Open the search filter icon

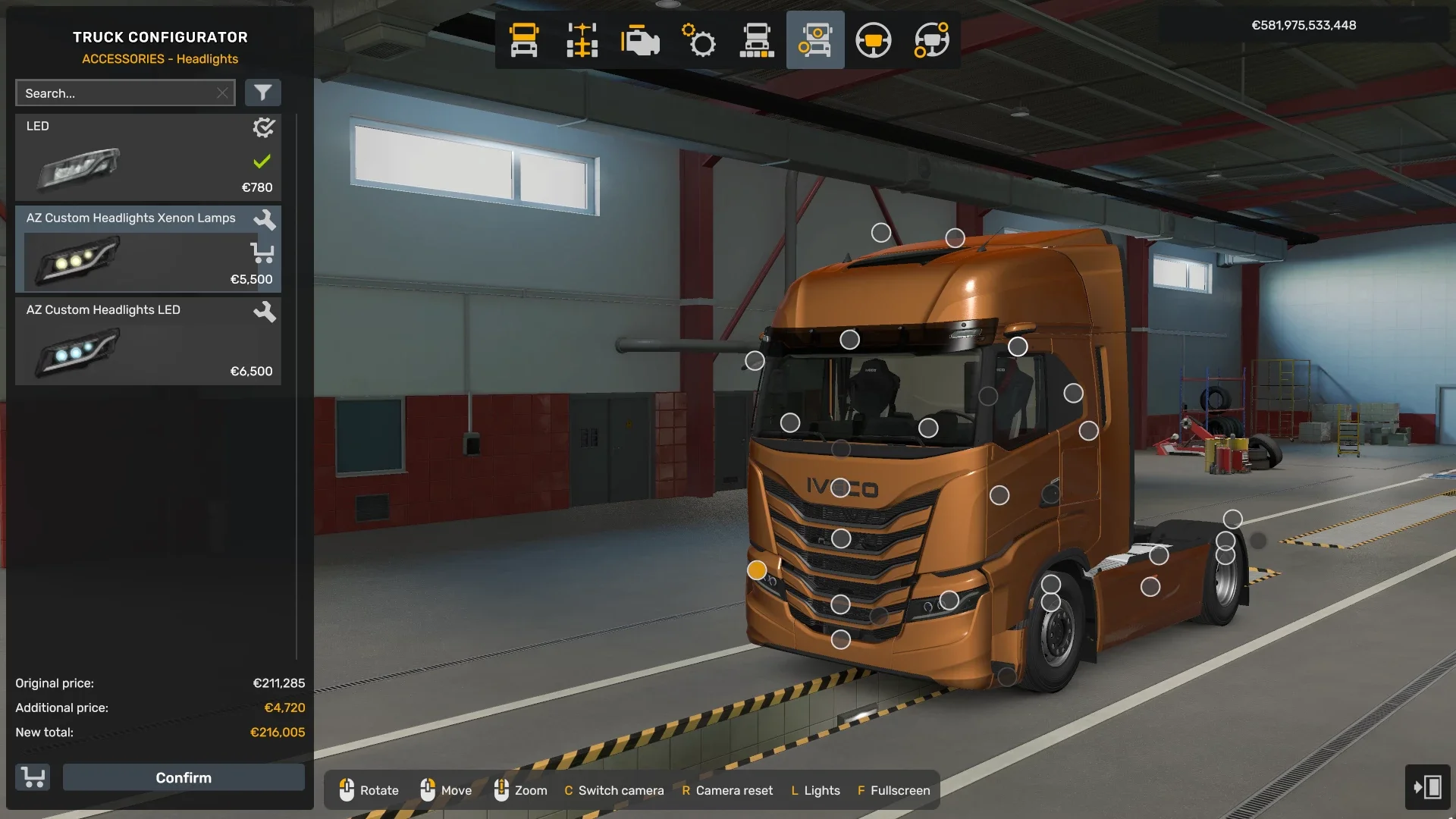(263, 93)
